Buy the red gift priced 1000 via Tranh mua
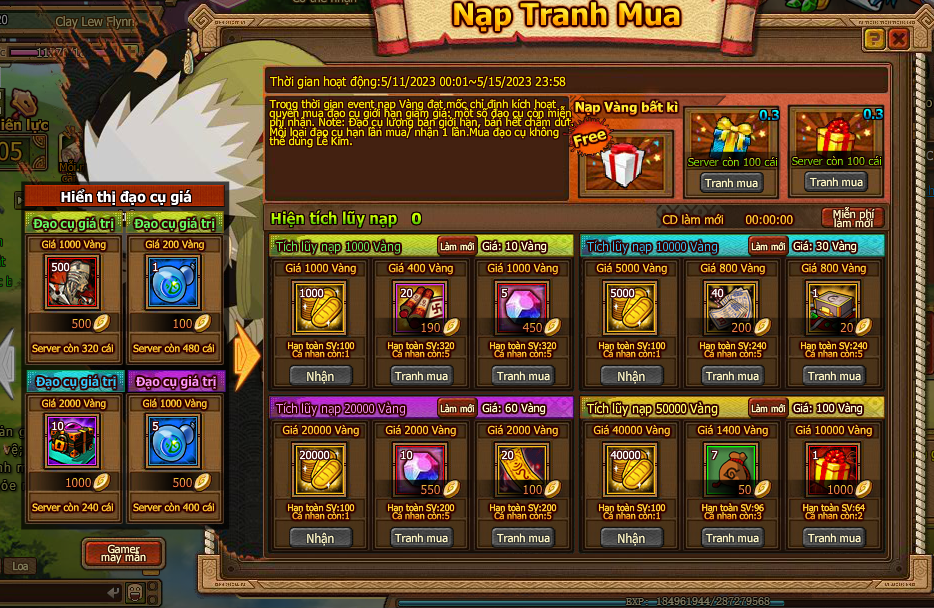934x608 pixels. (x=835, y=538)
